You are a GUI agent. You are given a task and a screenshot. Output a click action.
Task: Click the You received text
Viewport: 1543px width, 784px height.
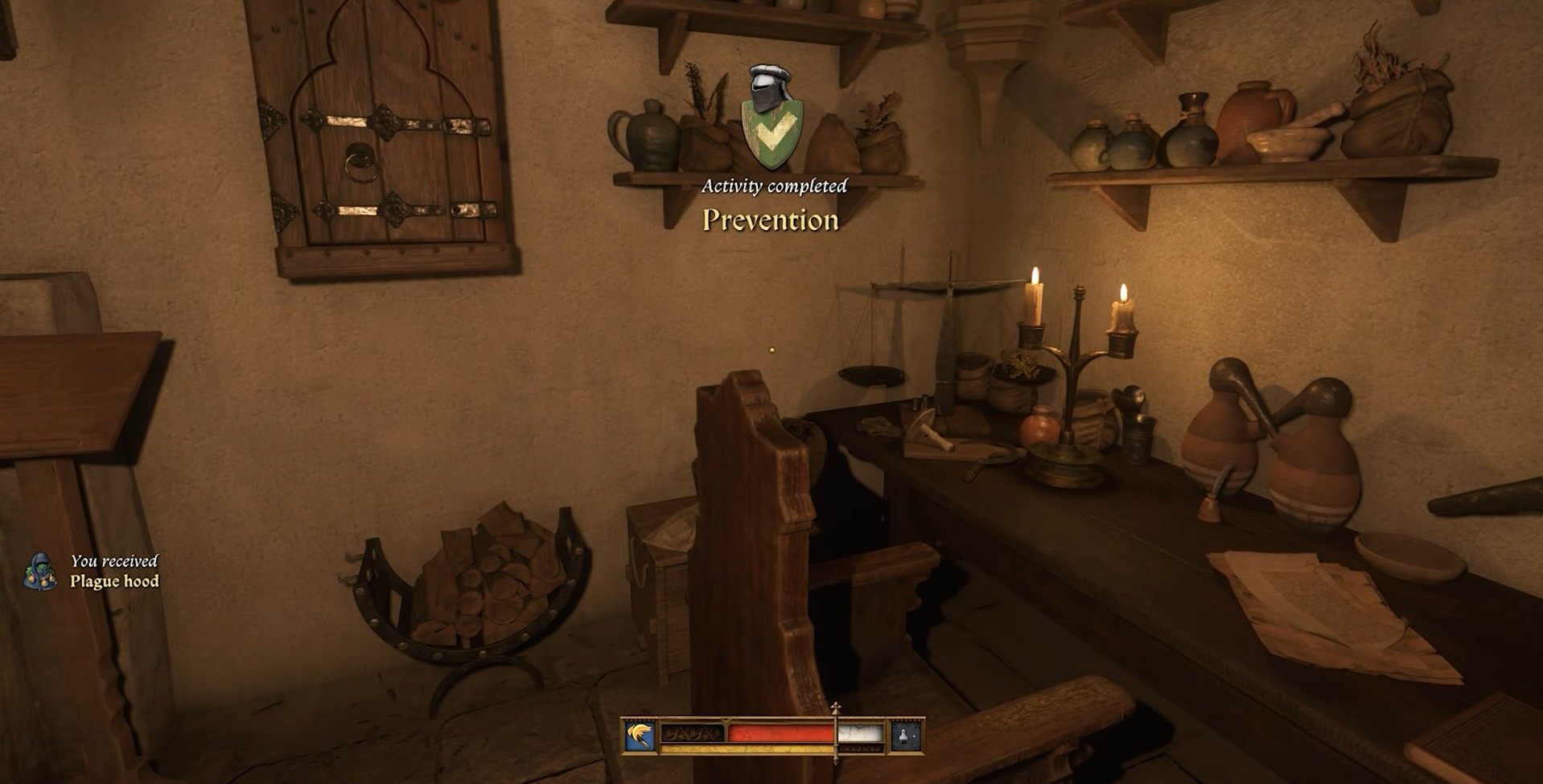click(116, 560)
